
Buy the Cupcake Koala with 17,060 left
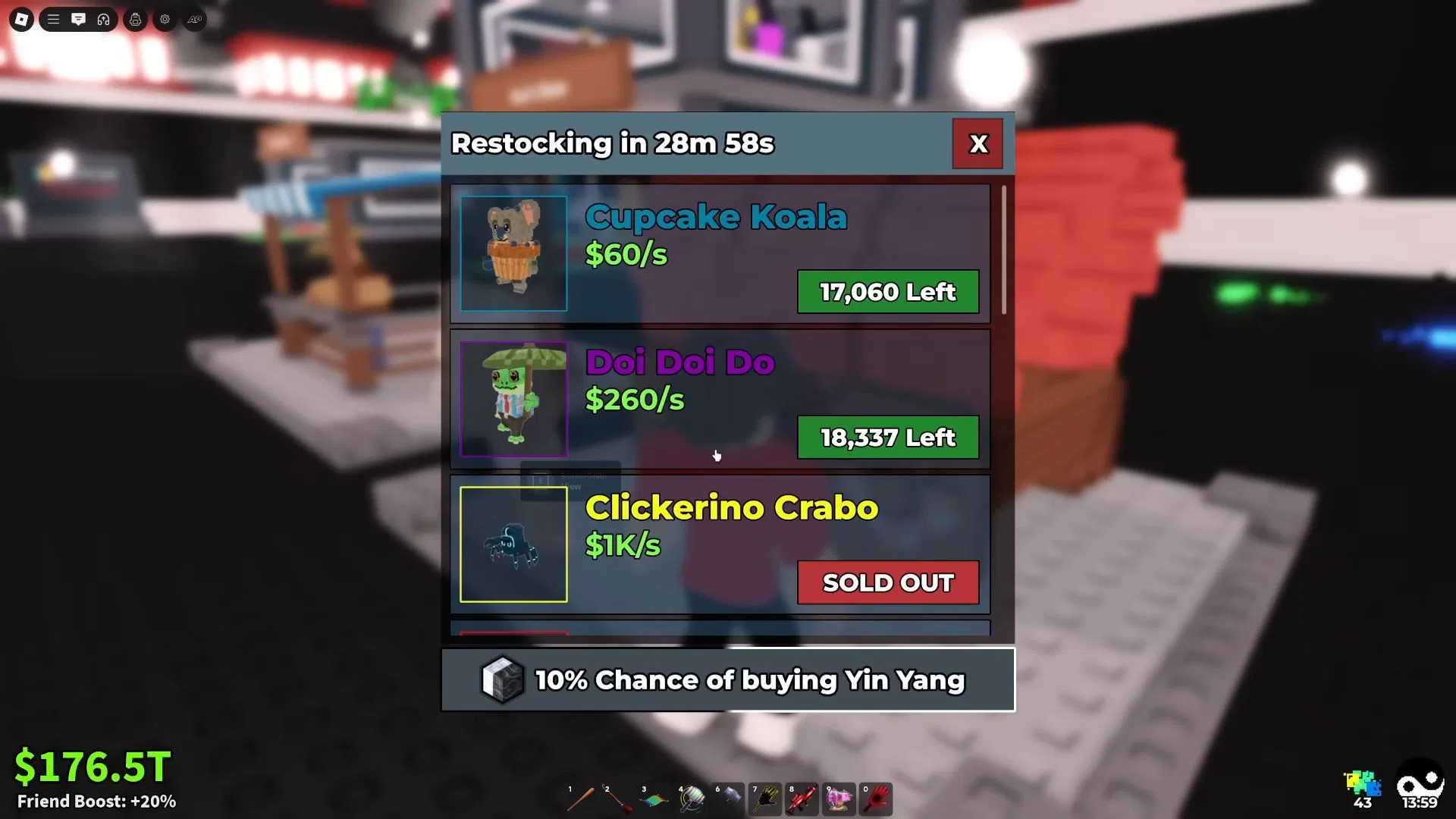click(x=887, y=292)
